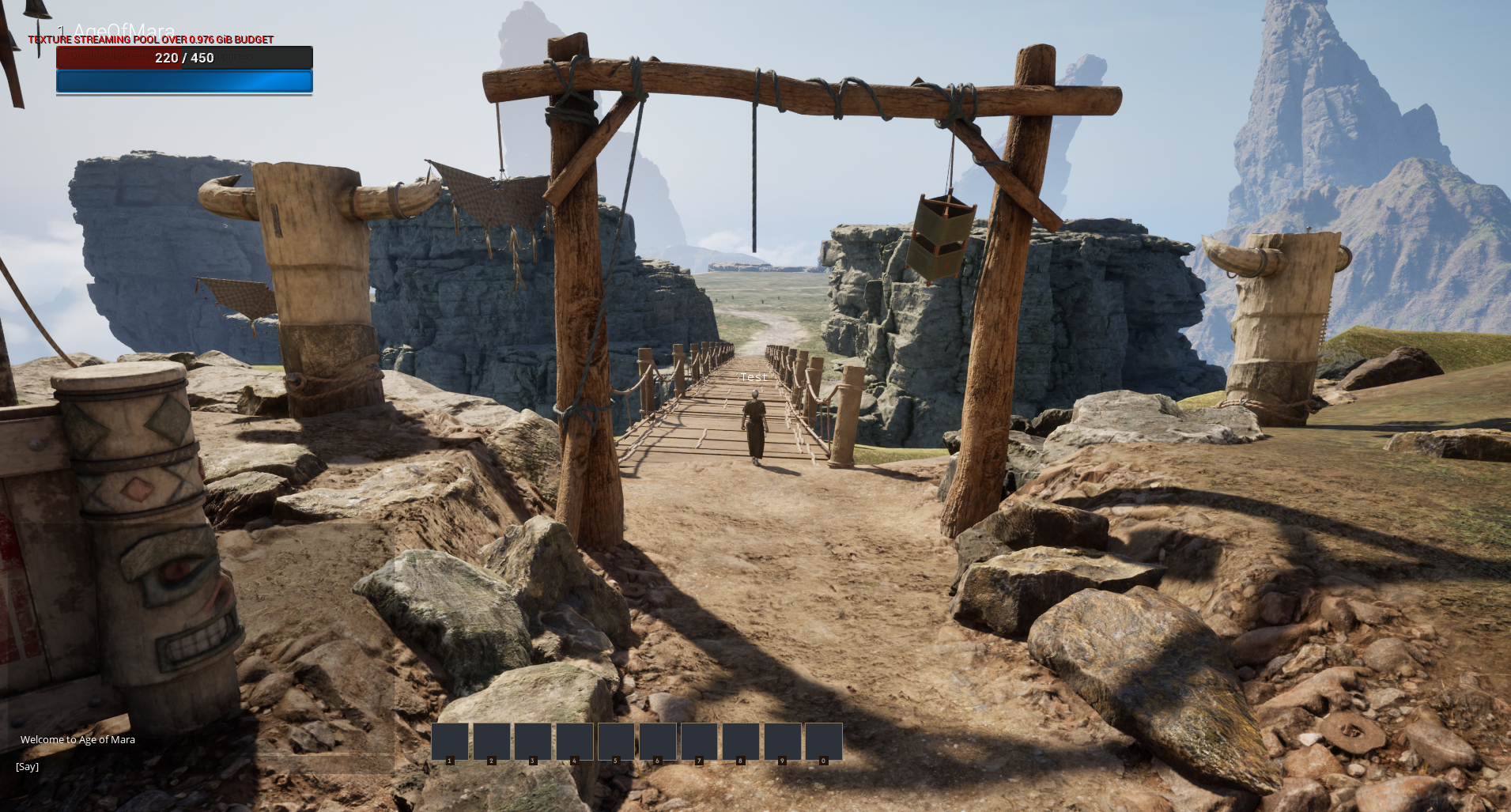Select hotbar slot 8

[658, 741]
